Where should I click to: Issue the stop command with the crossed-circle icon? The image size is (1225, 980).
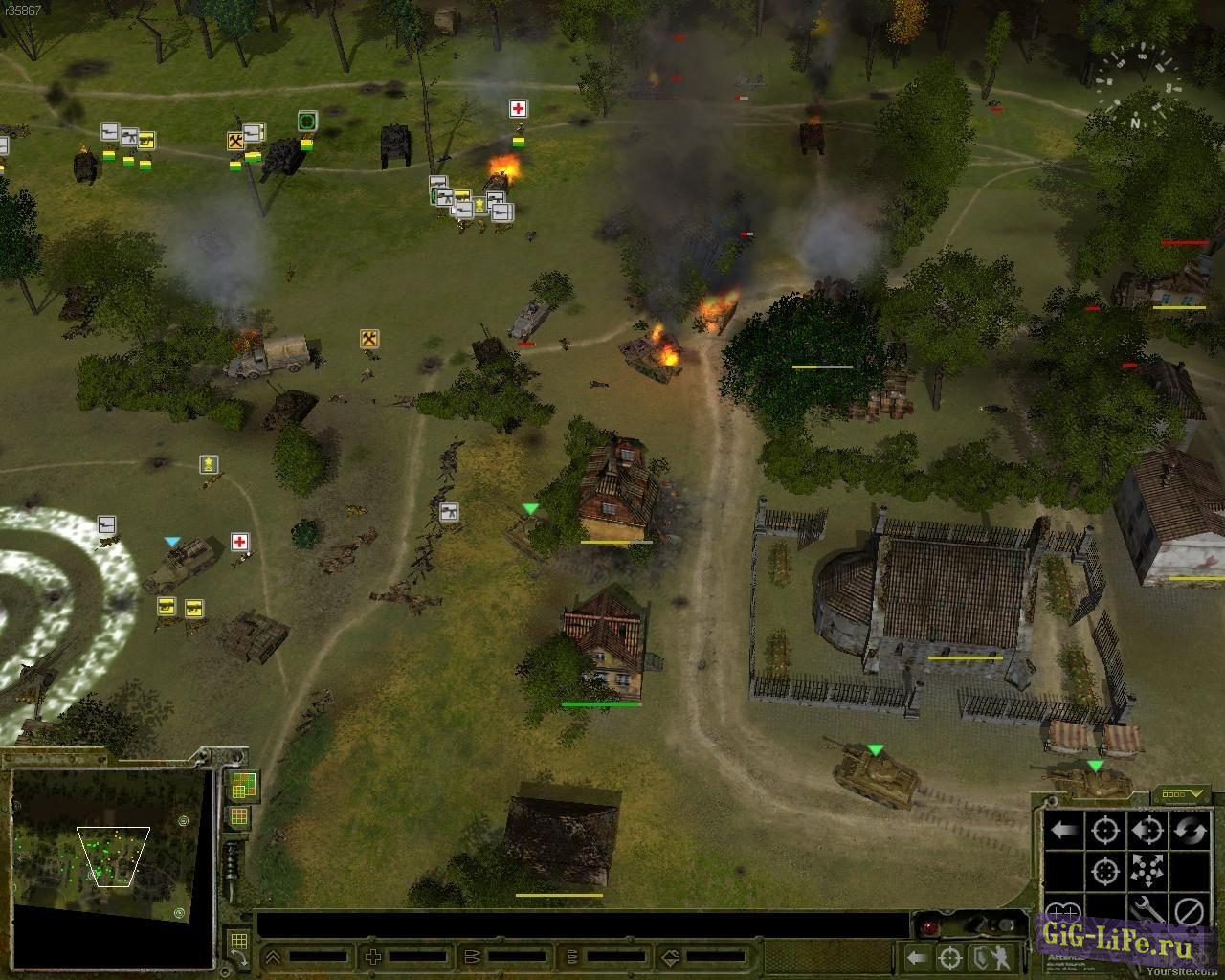(x=1190, y=911)
